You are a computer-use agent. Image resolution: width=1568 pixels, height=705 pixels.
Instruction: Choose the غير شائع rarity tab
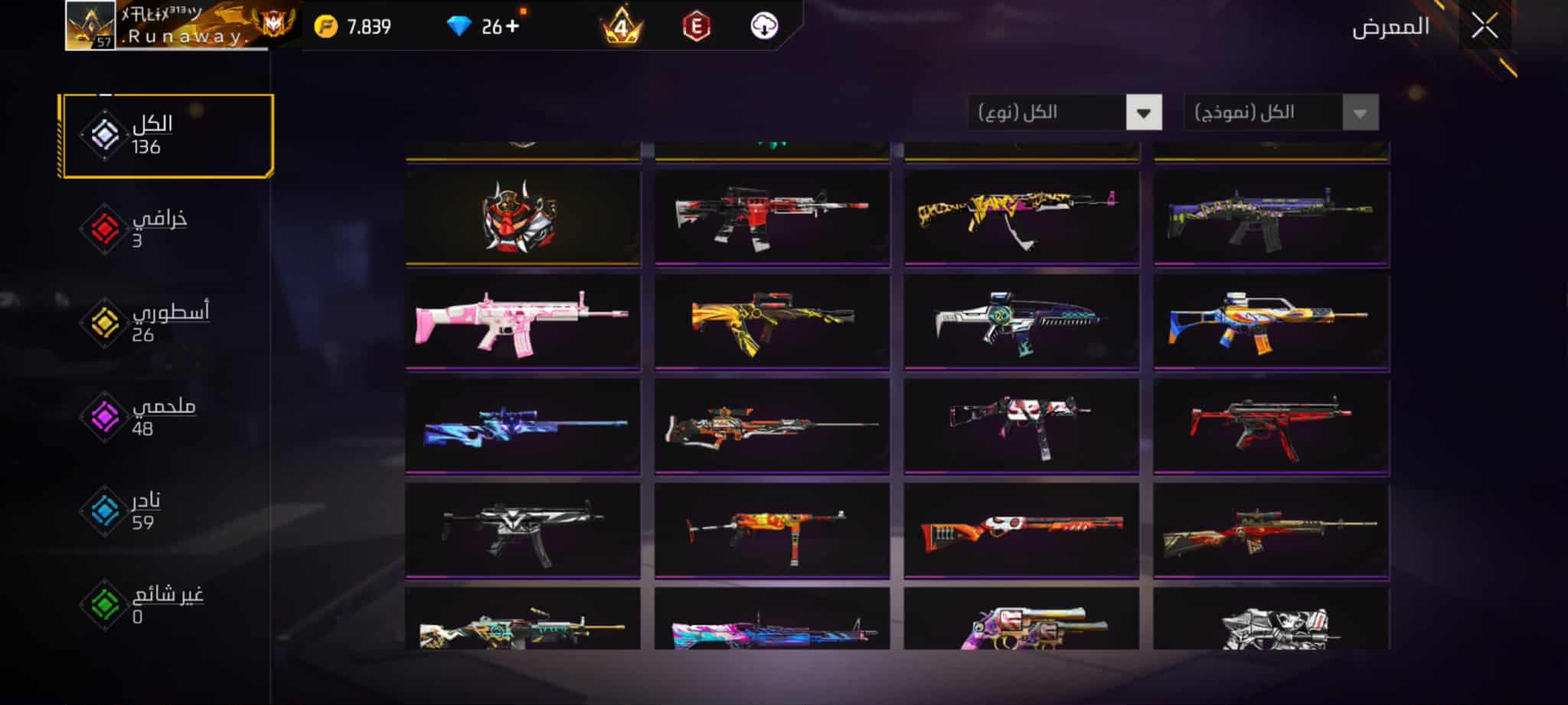[x=153, y=605]
